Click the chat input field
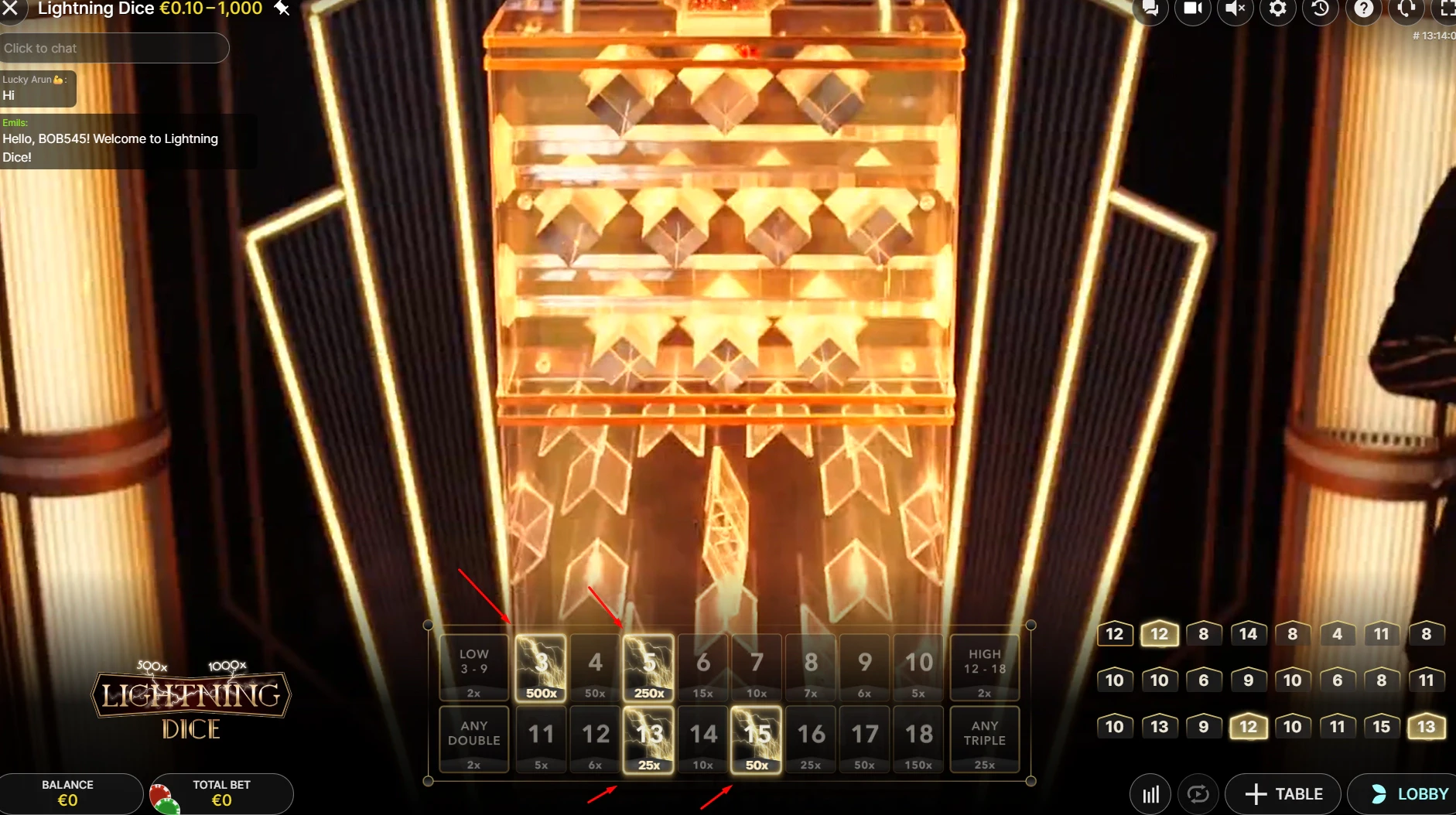Viewport: 1456px width, 815px height. 114,48
